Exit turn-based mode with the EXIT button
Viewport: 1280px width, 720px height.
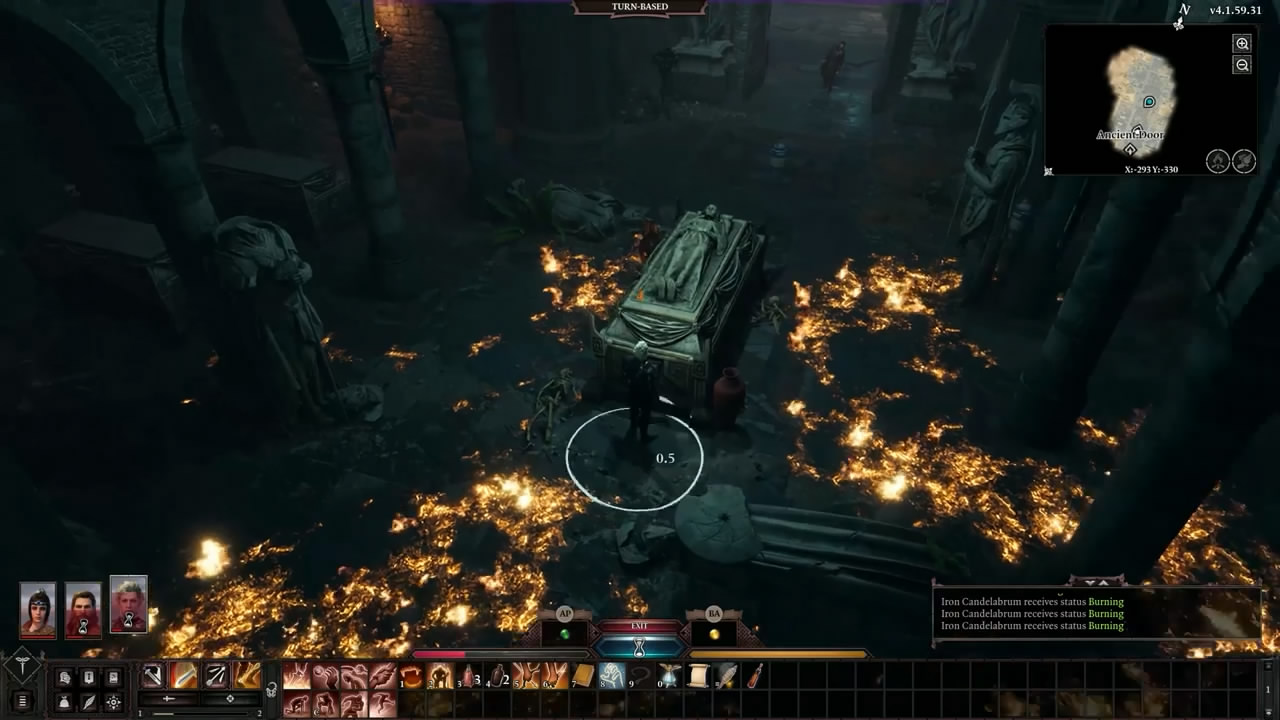click(639, 626)
